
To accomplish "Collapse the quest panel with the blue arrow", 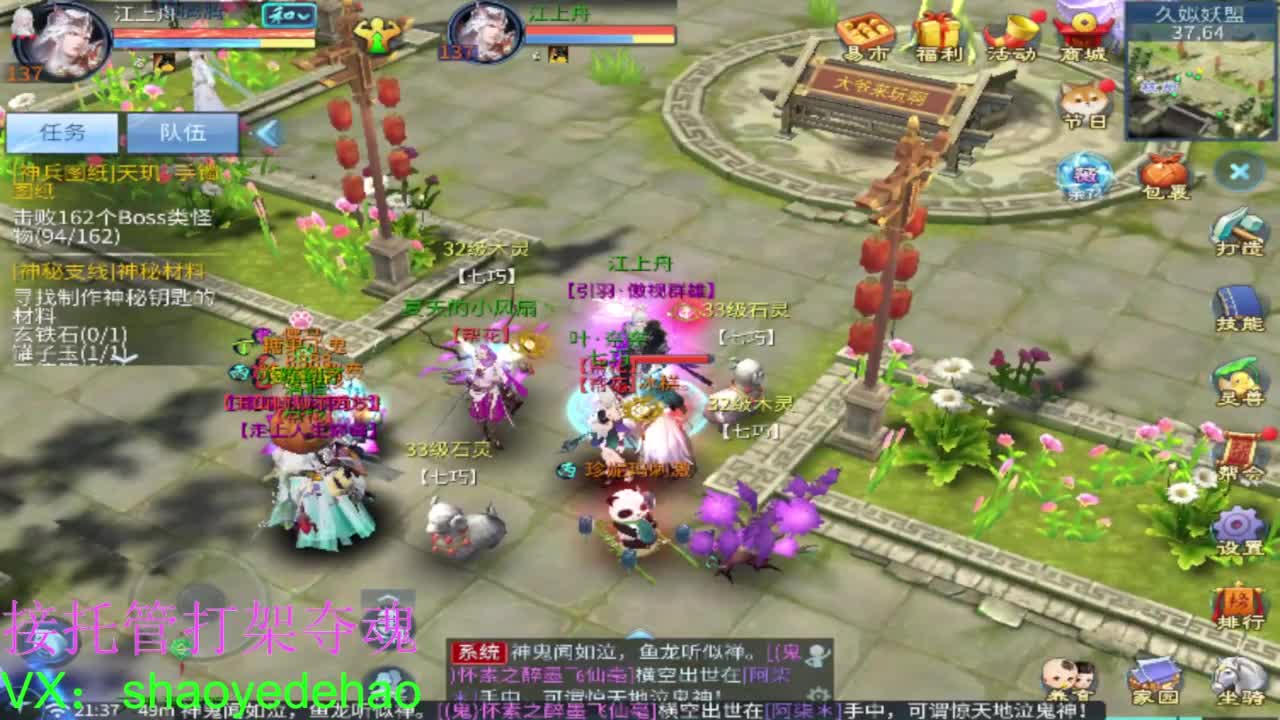I will coord(268,130).
